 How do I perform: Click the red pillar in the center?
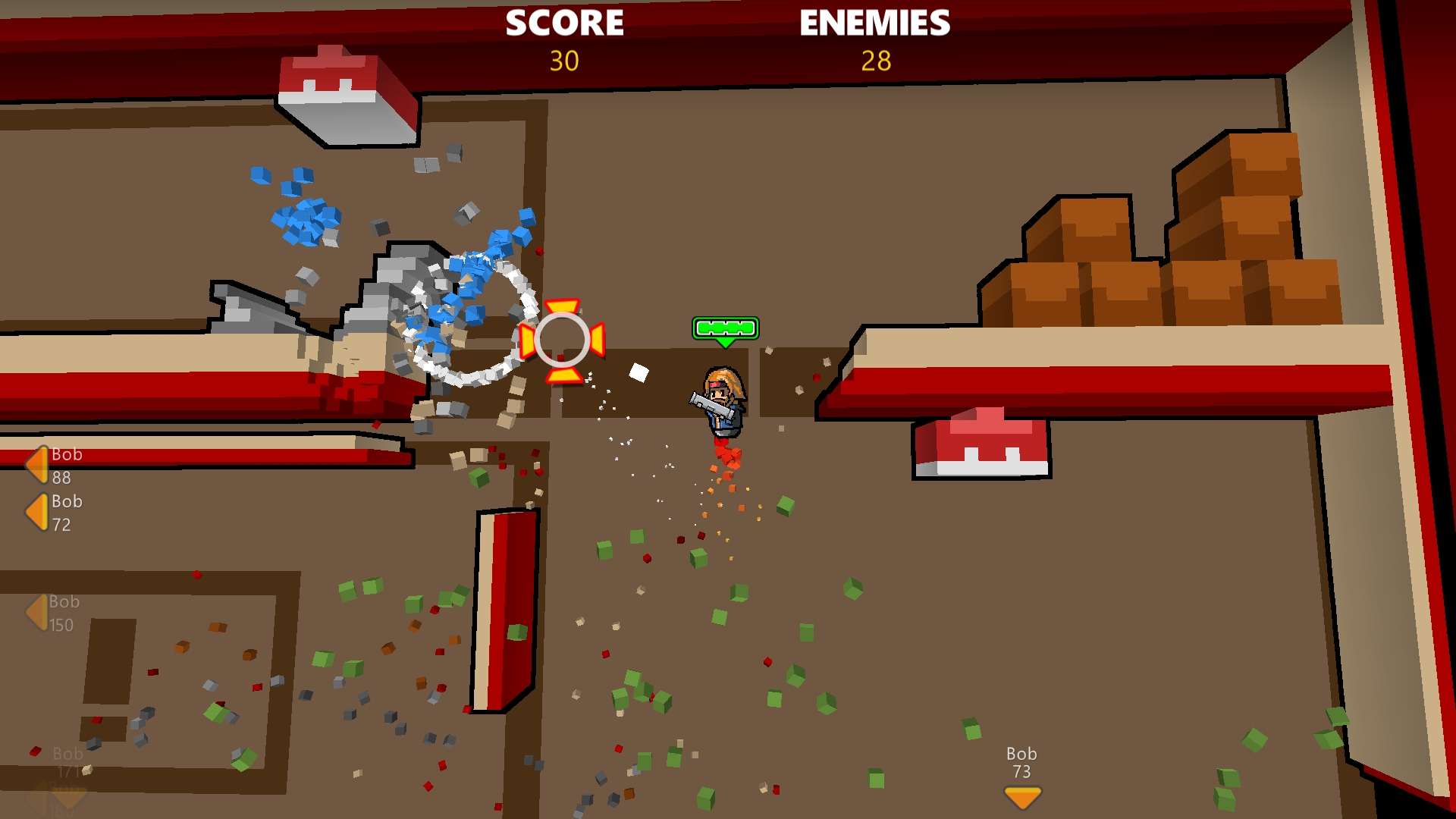coord(503,607)
